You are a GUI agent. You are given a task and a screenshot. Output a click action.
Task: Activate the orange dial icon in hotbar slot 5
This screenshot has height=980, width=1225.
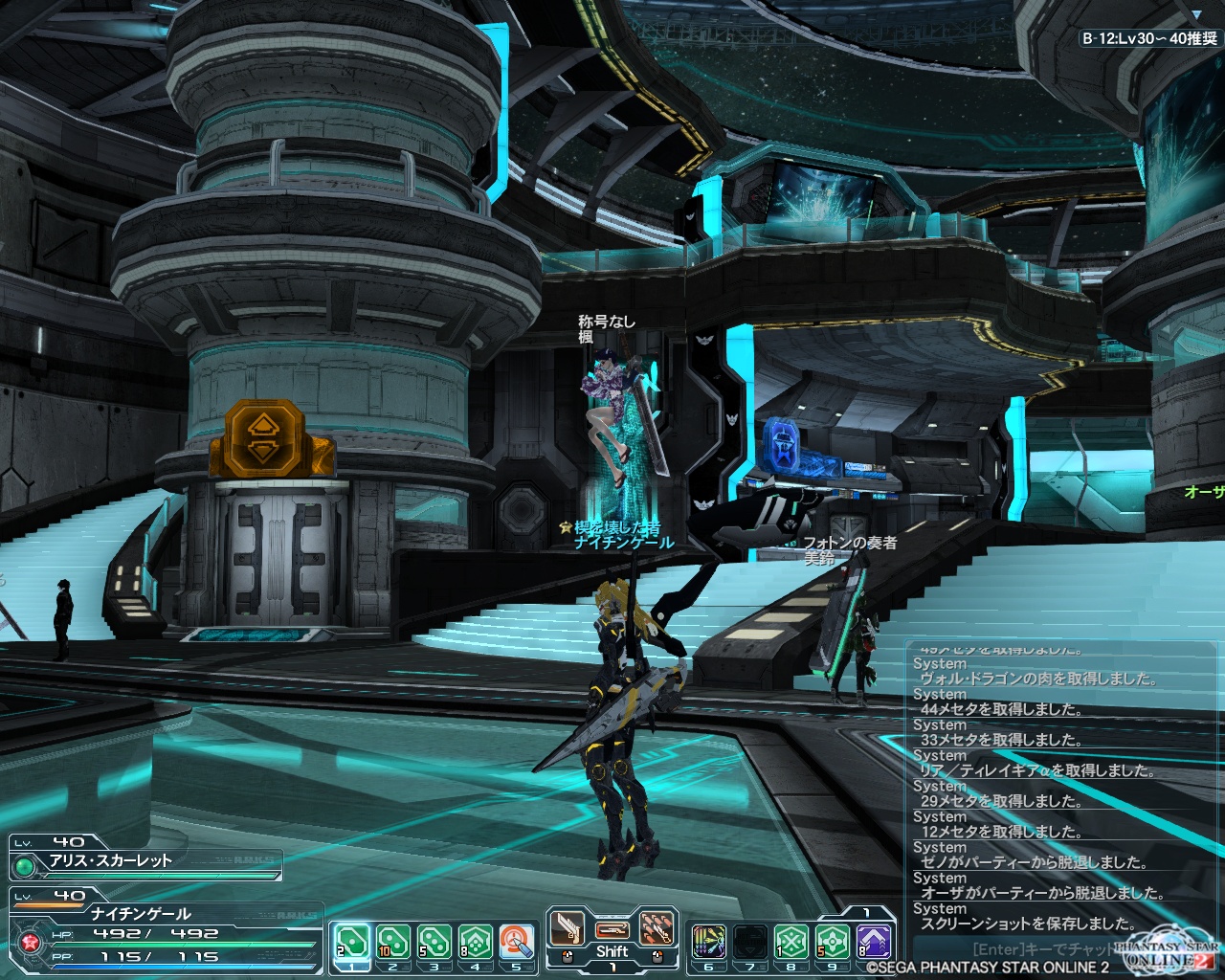coord(516,943)
